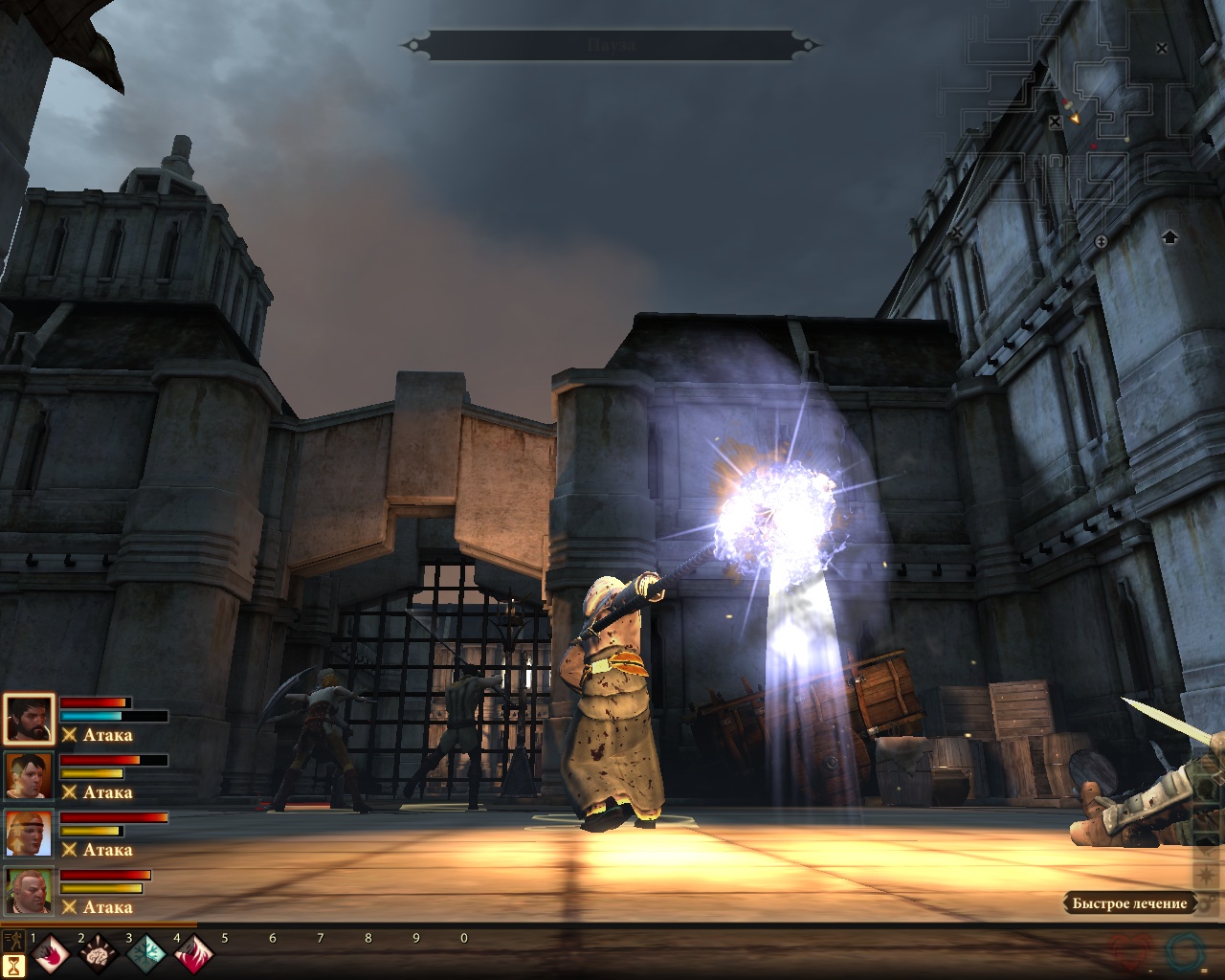Click the up-arrow marker on the minimap

pos(1169,236)
